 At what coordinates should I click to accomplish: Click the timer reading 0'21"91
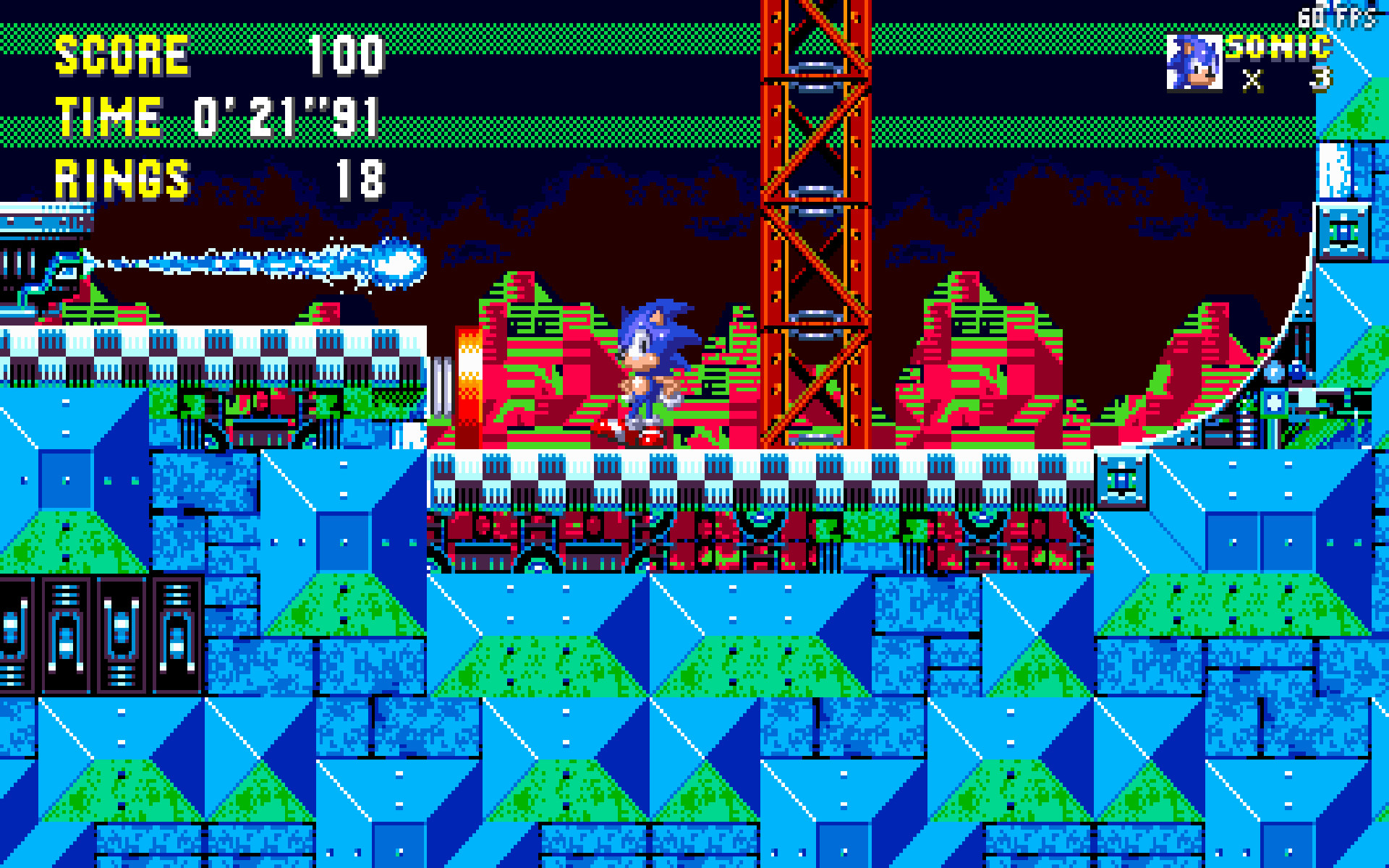286,116
